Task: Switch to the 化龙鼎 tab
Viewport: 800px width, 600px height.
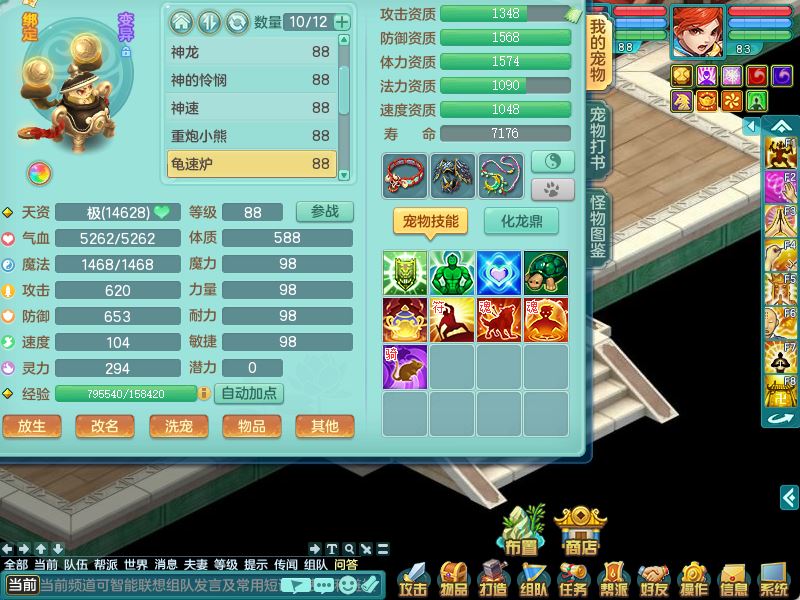Action: pos(521,221)
